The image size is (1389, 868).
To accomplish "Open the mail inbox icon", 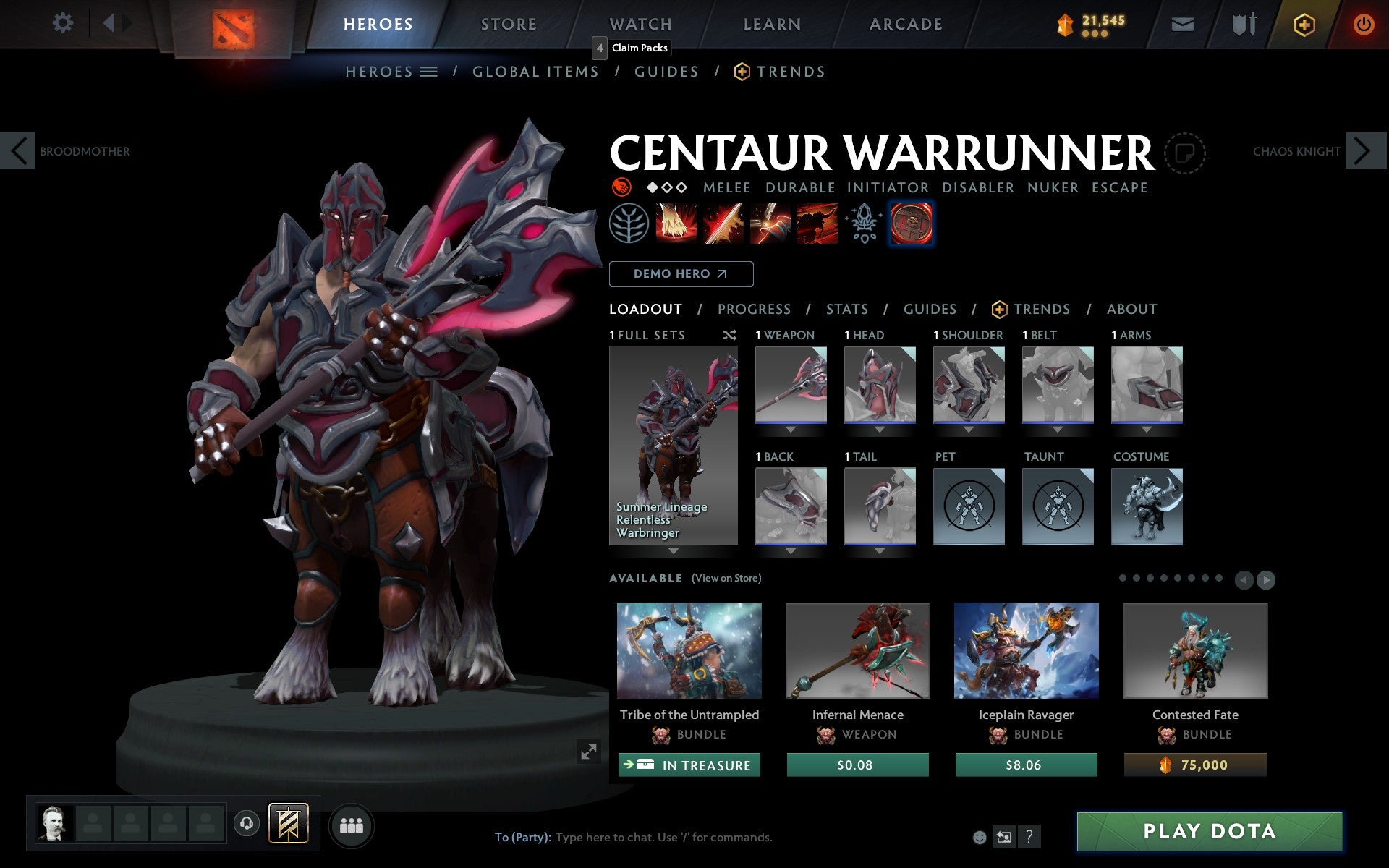I will coord(1182,23).
